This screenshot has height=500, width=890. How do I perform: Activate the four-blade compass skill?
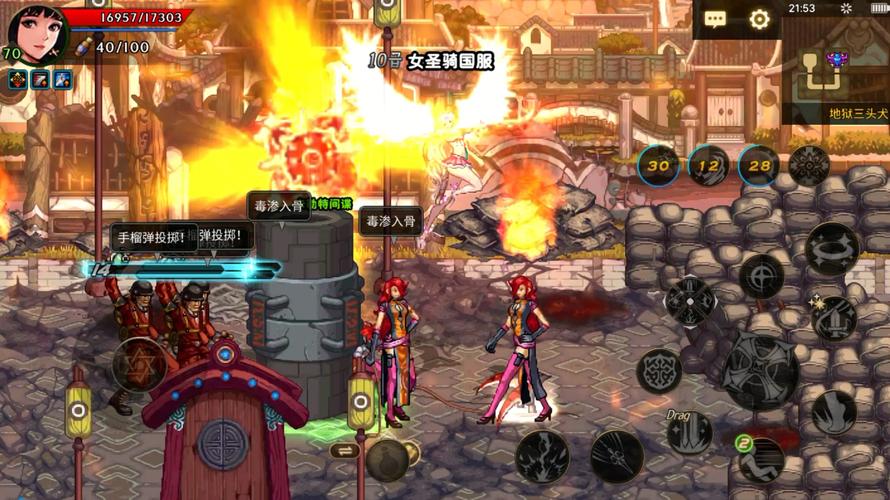point(689,301)
